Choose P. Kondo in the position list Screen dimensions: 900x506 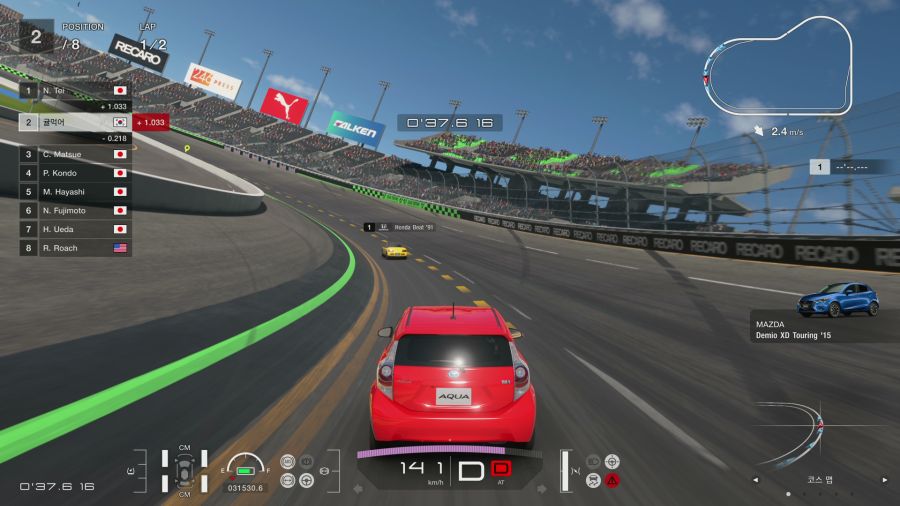click(75, 173)
